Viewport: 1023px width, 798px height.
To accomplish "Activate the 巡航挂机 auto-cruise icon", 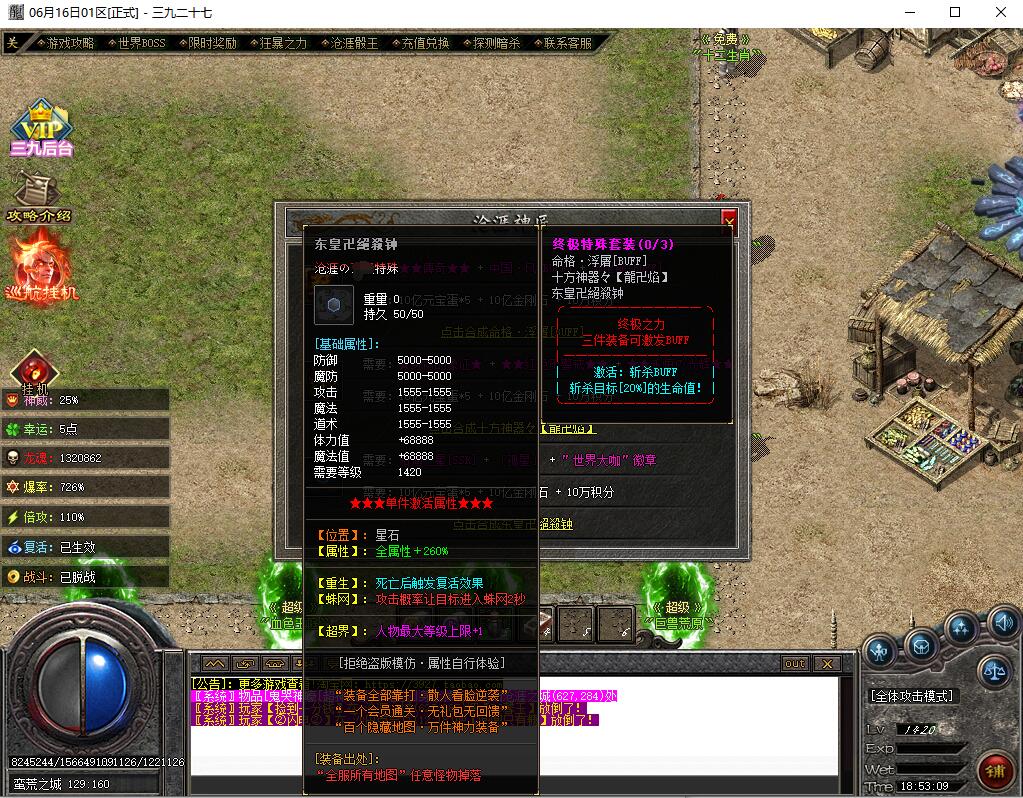I will (x=42, y=265).
